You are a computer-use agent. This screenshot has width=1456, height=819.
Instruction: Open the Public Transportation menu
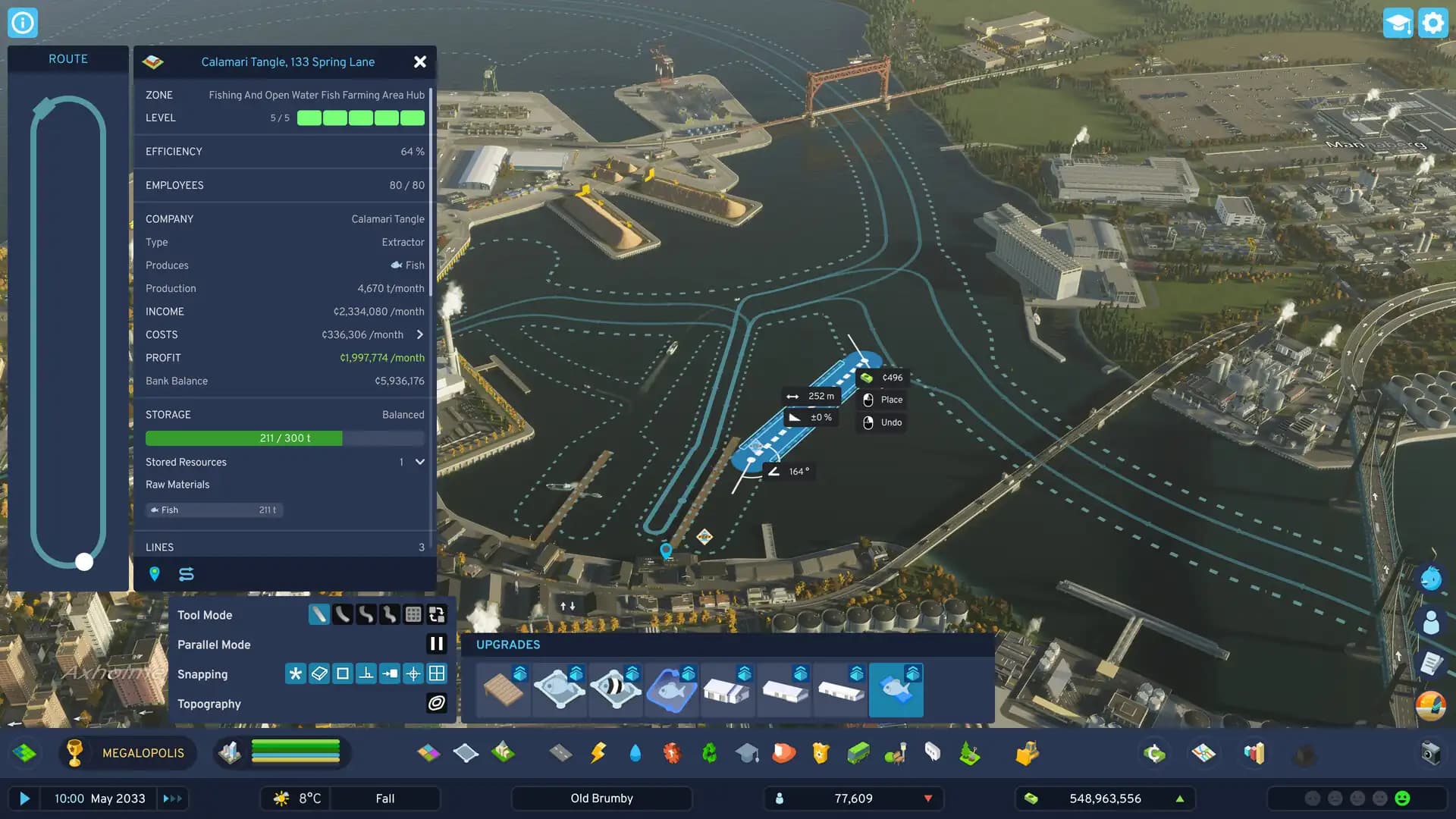pos(857,753)
